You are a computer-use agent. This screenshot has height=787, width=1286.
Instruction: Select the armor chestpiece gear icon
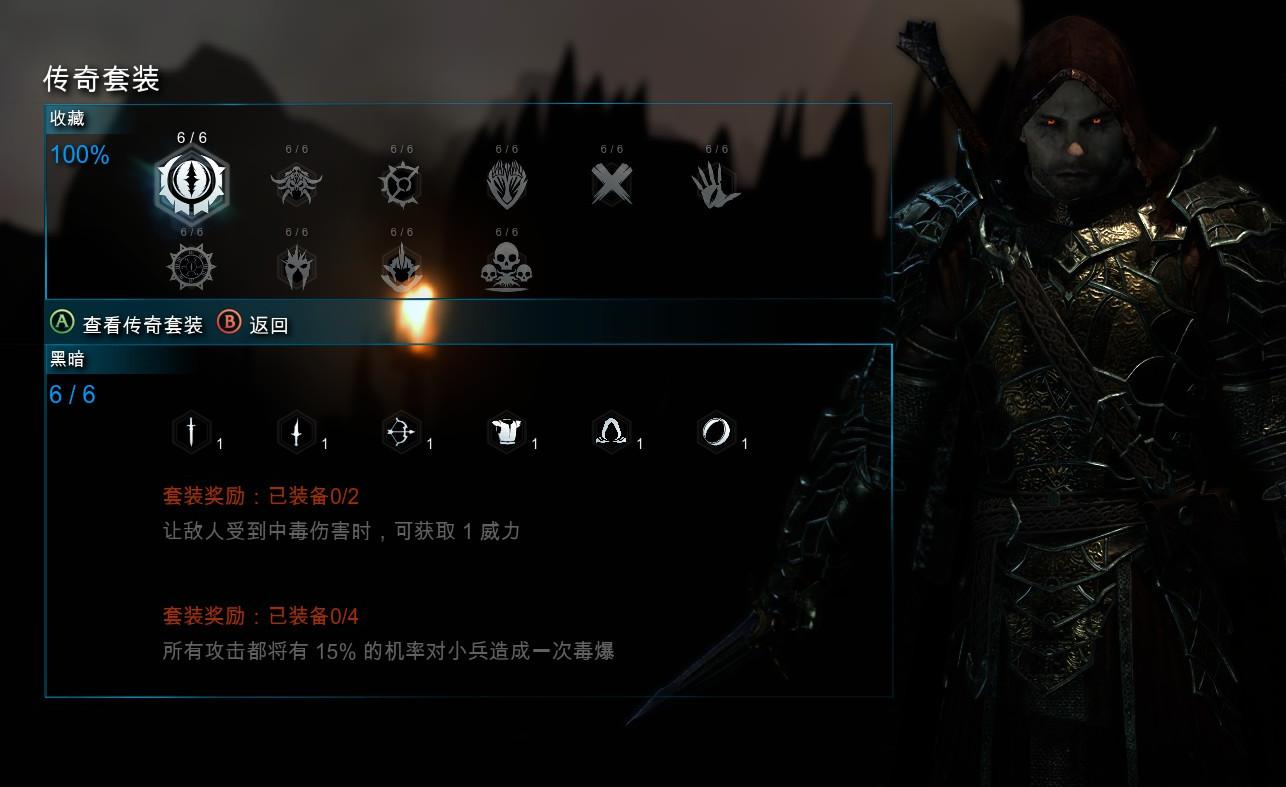(508, 430)
